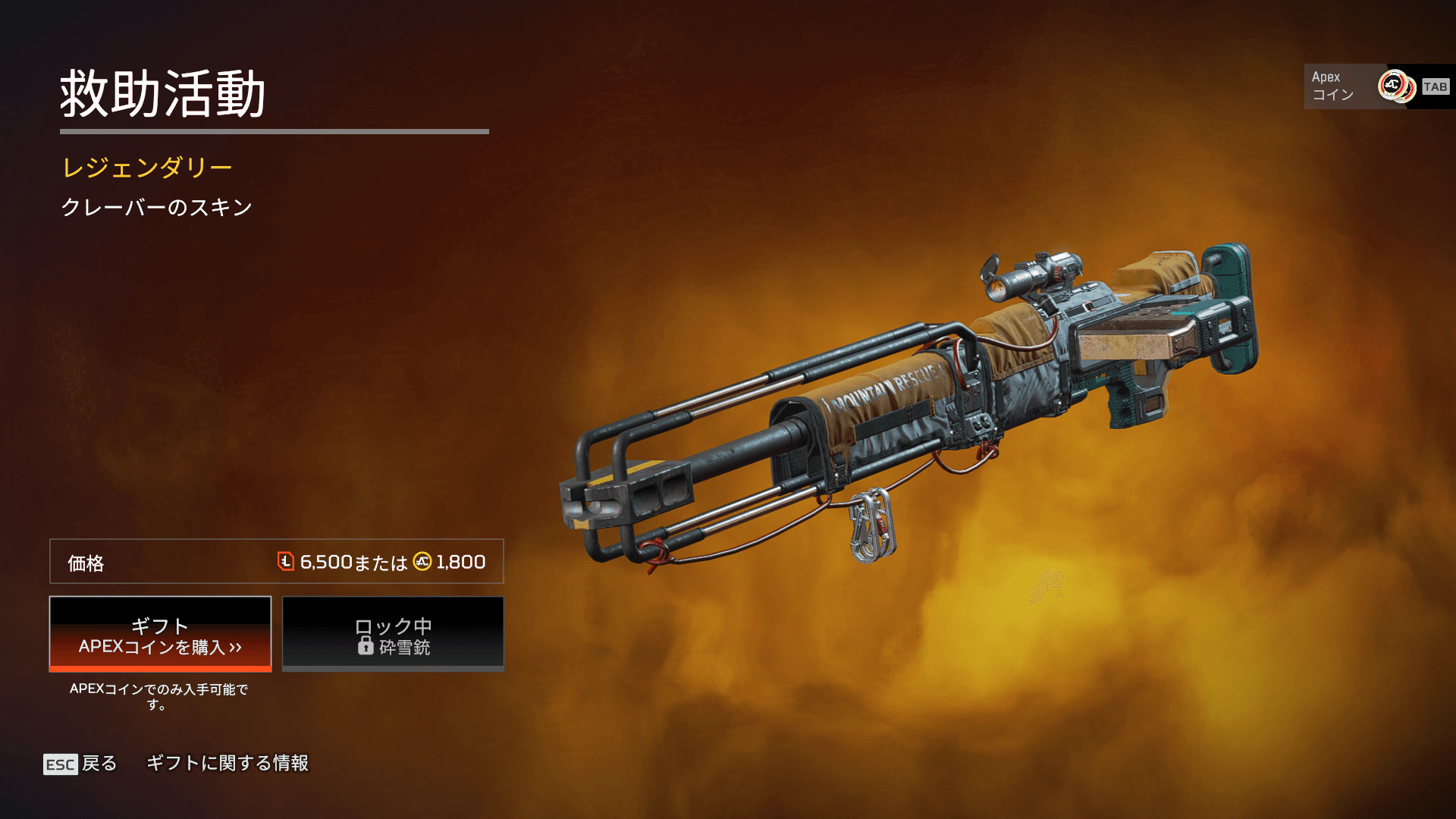Screen dimensions: 1456x819
Task: Select the locked ロック中 砕雪銃 button
Action: click(x=393, y=634)
